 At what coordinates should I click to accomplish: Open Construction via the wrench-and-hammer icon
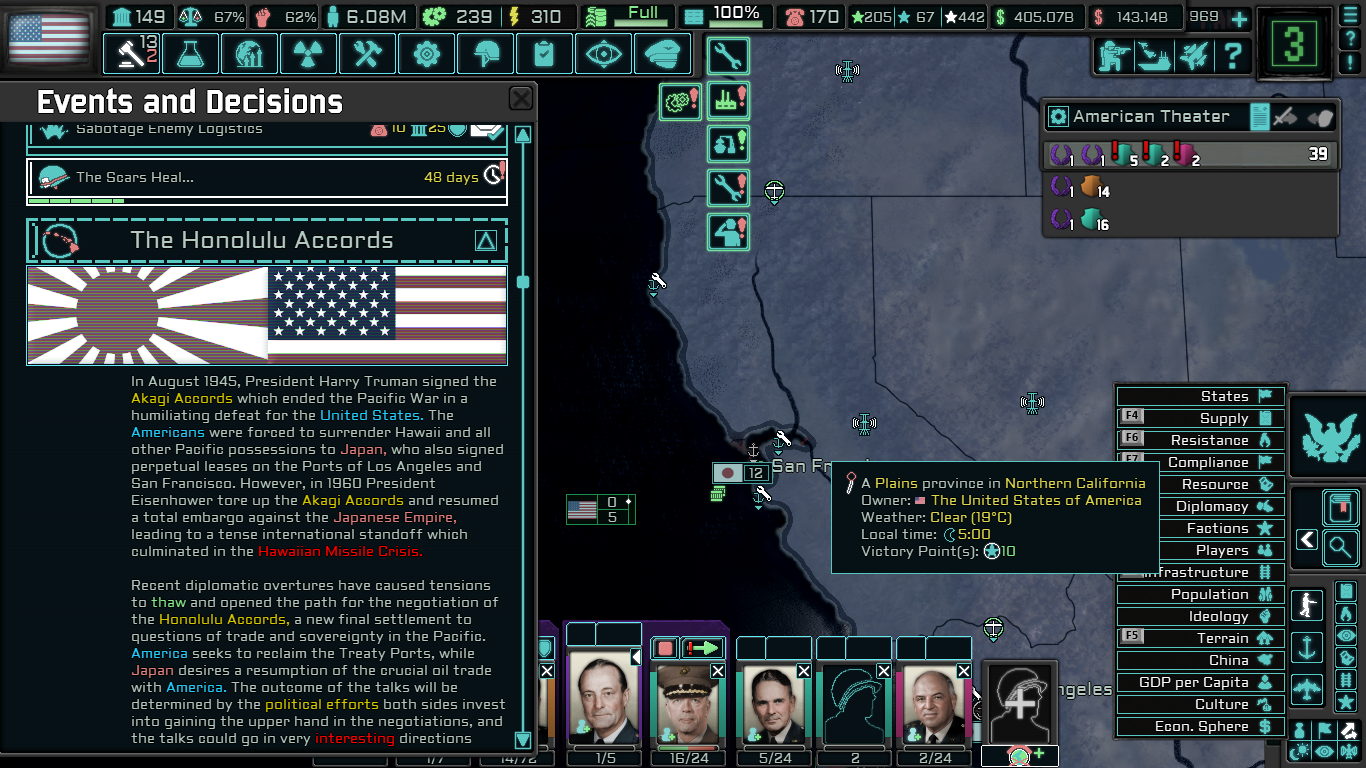[367, 54]
